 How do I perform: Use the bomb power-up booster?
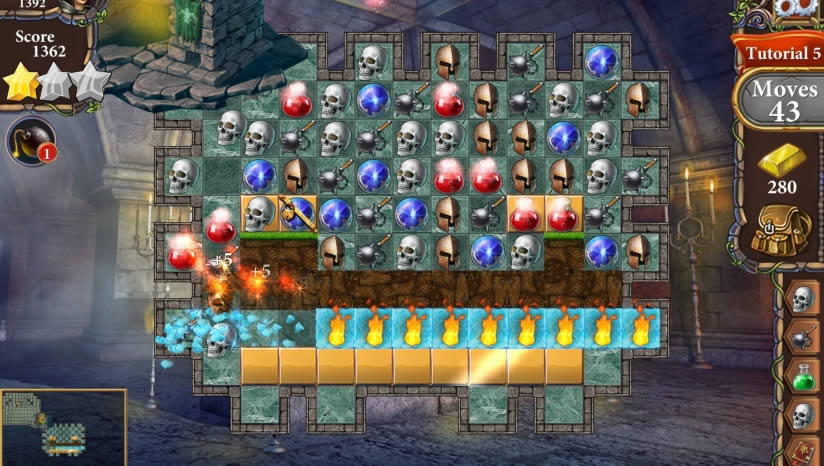30,142
